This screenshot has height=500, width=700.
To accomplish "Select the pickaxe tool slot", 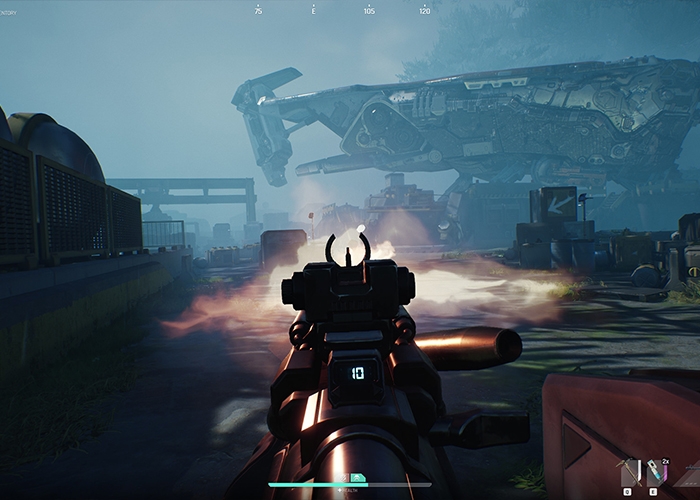I will (629, 474).
